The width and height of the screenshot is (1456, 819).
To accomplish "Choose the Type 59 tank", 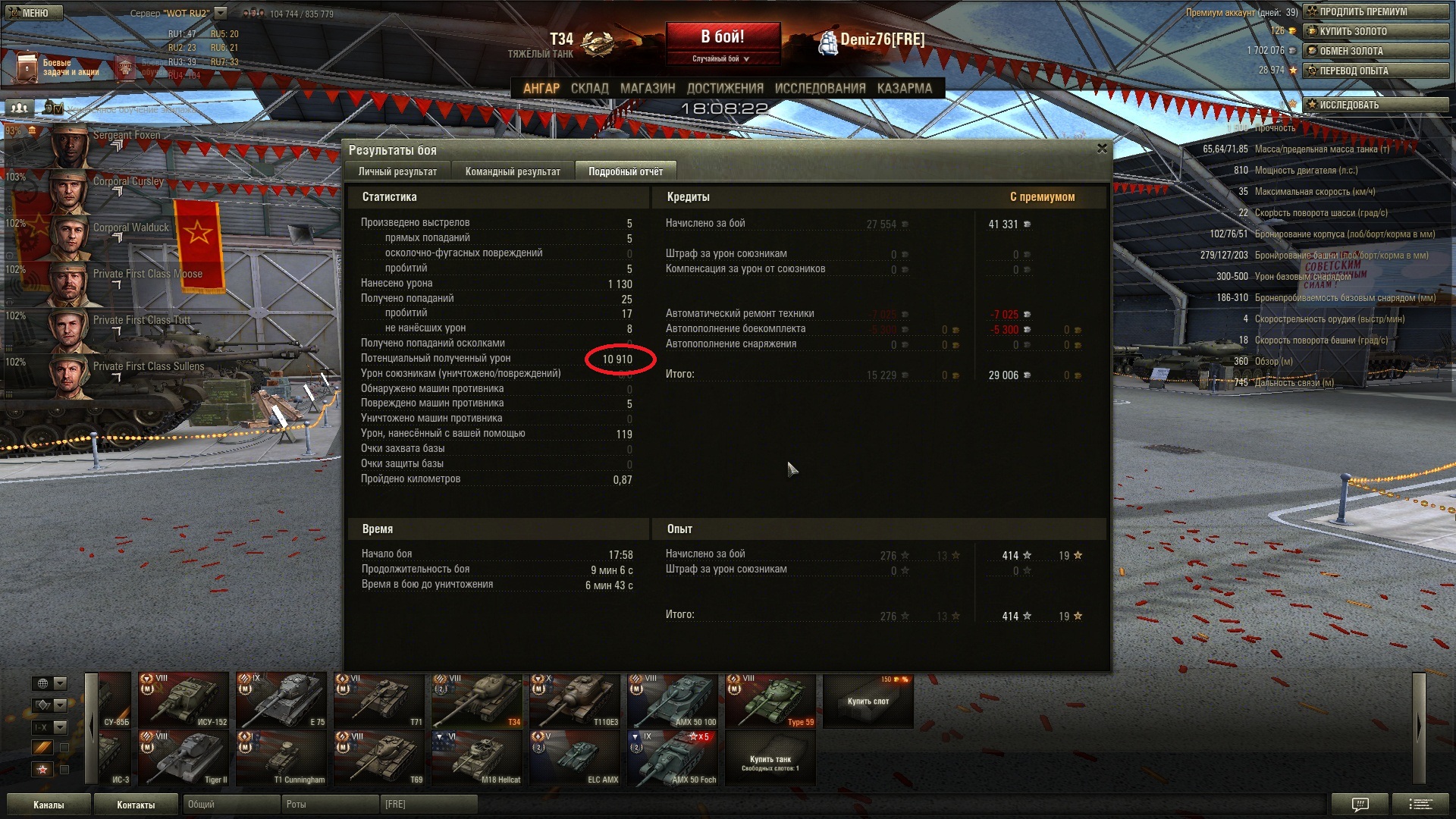I will click(x=770, y=700).
